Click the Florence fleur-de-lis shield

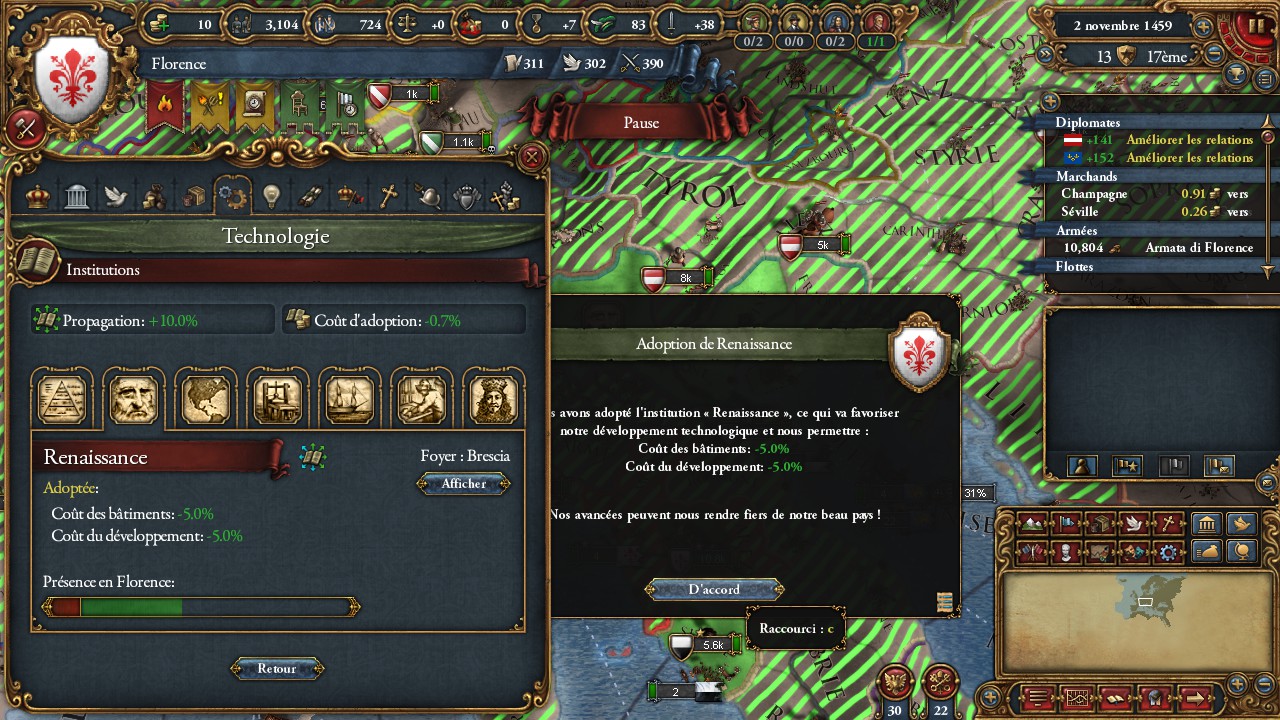(x=72, y=80)
